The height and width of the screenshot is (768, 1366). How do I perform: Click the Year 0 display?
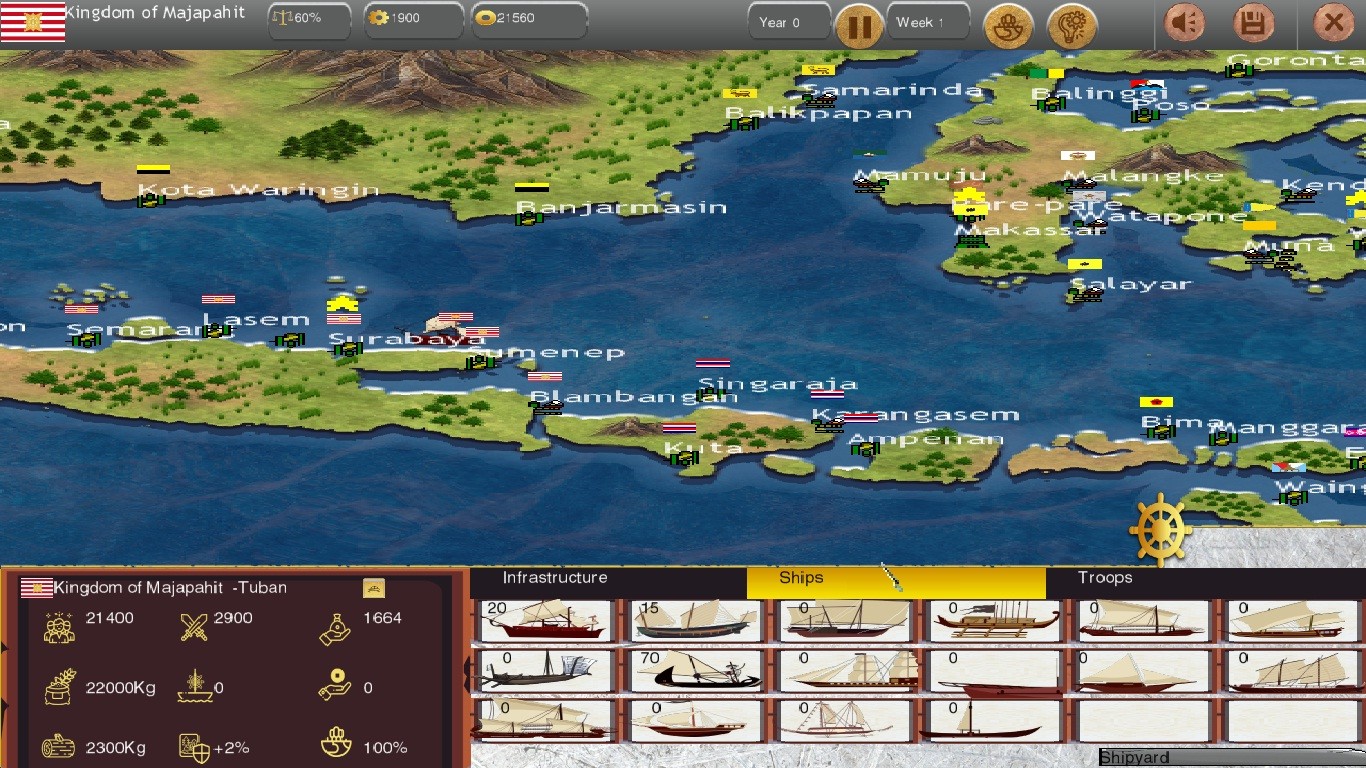789,20
